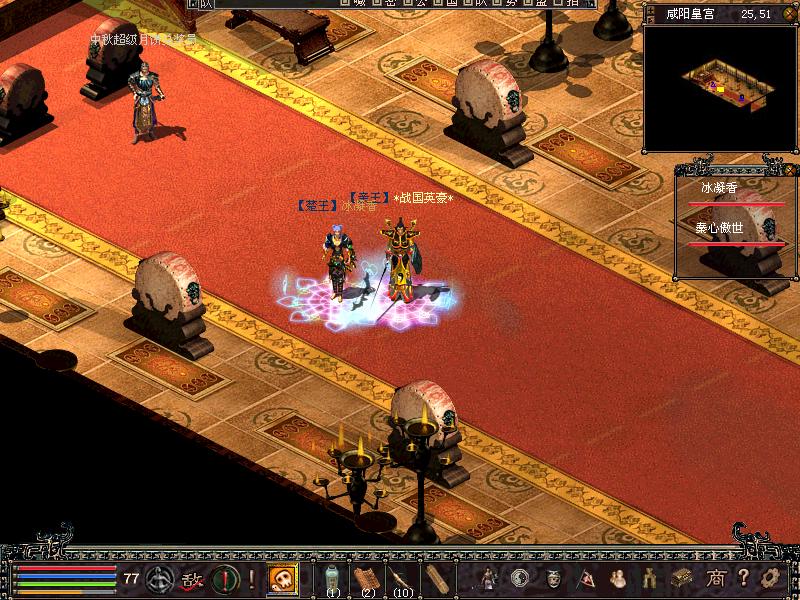Open the gourd-shaped icon in bottom bar
800x600 pixels.
619,578
